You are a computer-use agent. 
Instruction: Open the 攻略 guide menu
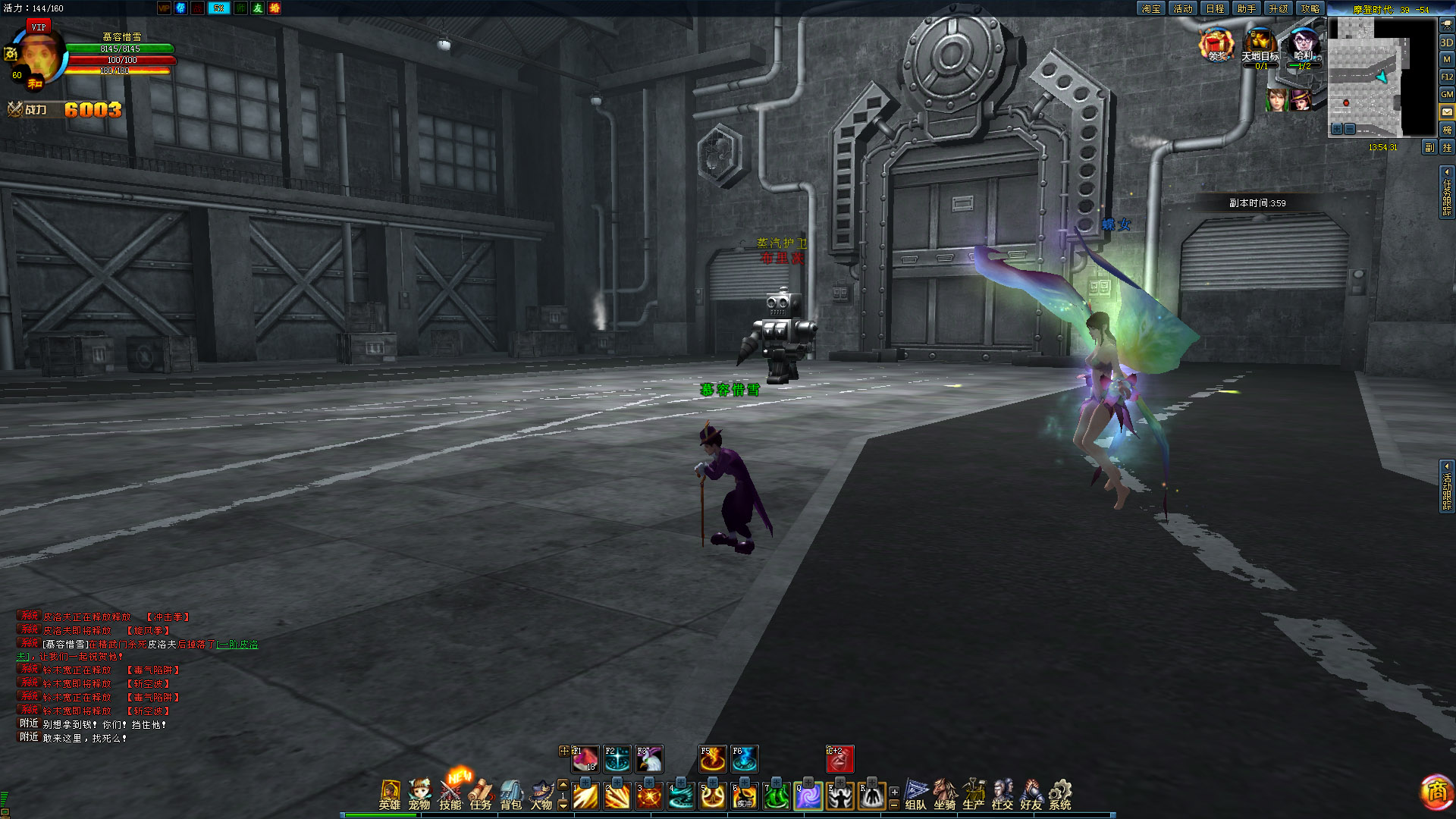tap(1310, 8)
